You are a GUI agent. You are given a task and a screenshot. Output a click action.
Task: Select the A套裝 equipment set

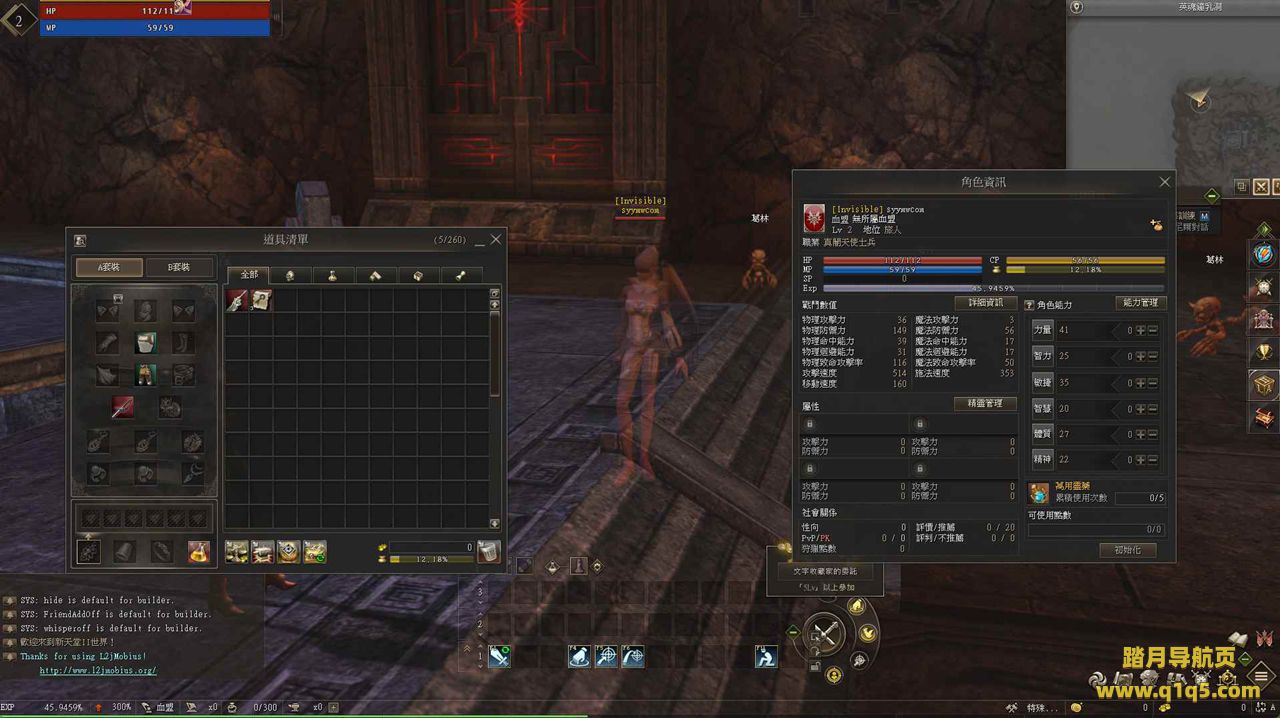[109, 267]
